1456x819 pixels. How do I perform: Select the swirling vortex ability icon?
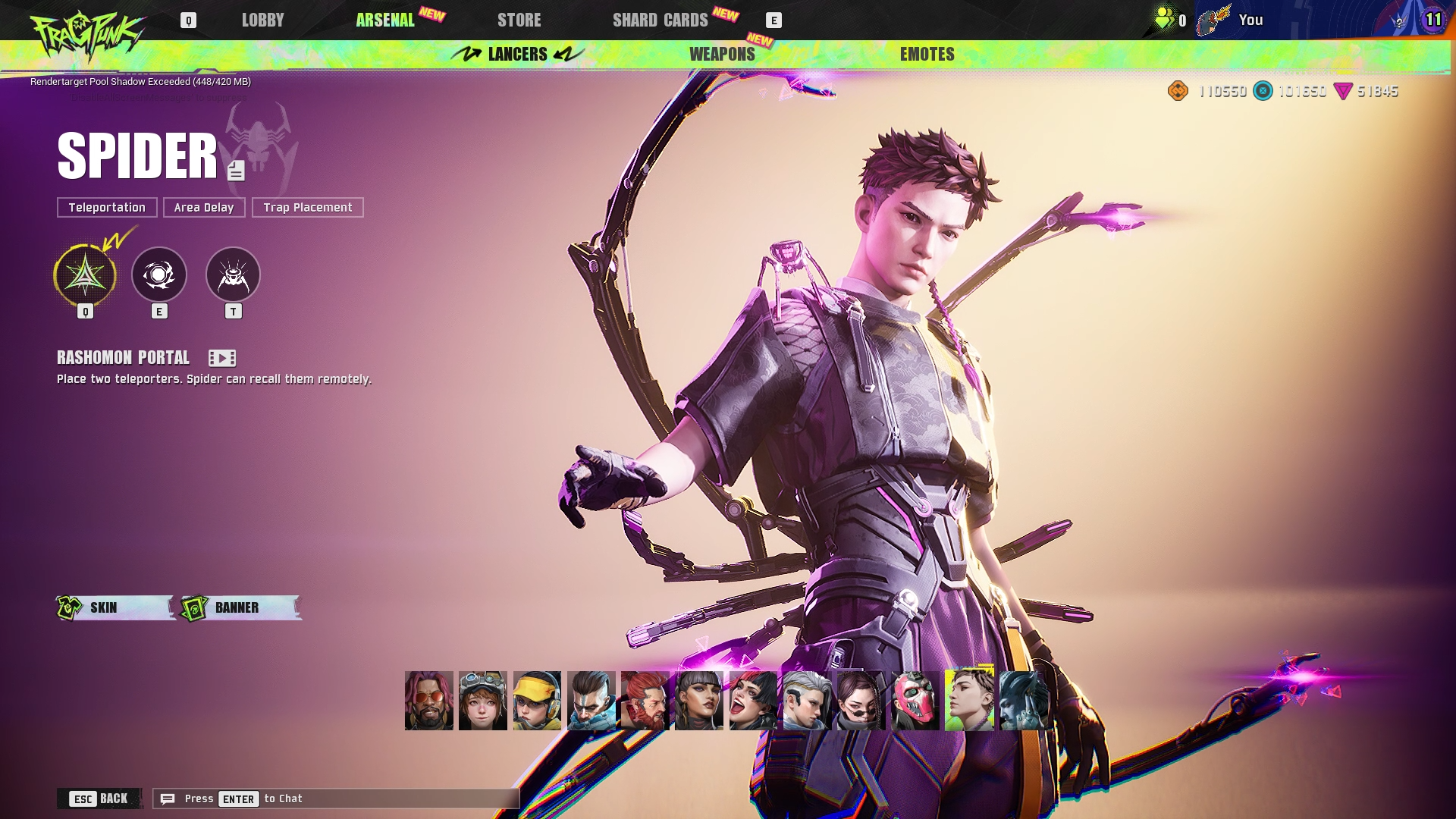pyautogui.click(x=159, y=275)
